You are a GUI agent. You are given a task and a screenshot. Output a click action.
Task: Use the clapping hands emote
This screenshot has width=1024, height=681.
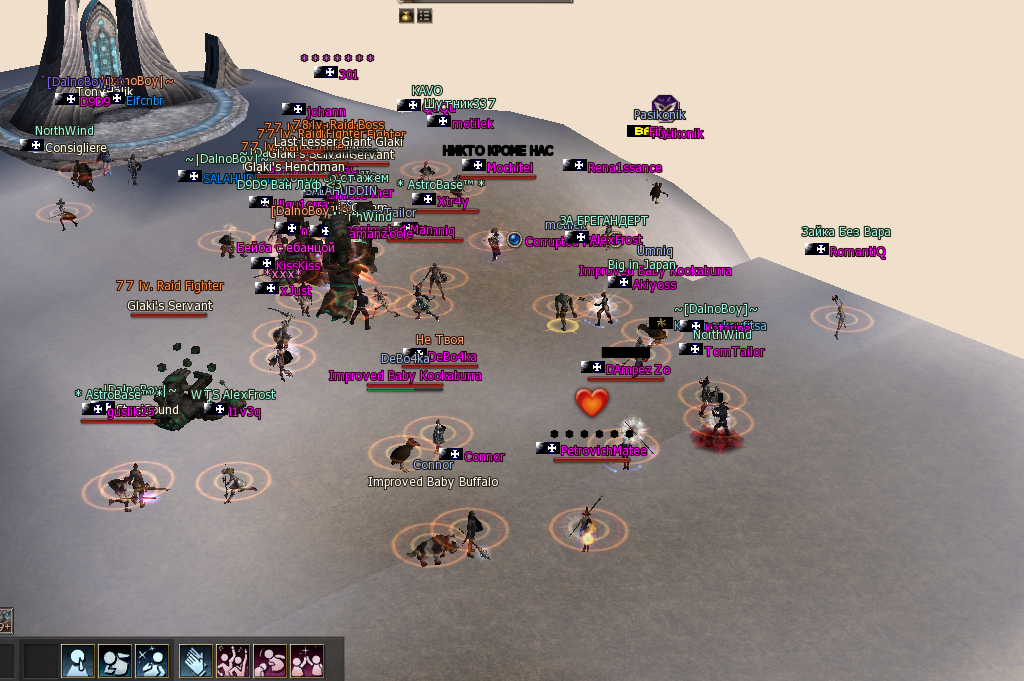click(194, 660)
